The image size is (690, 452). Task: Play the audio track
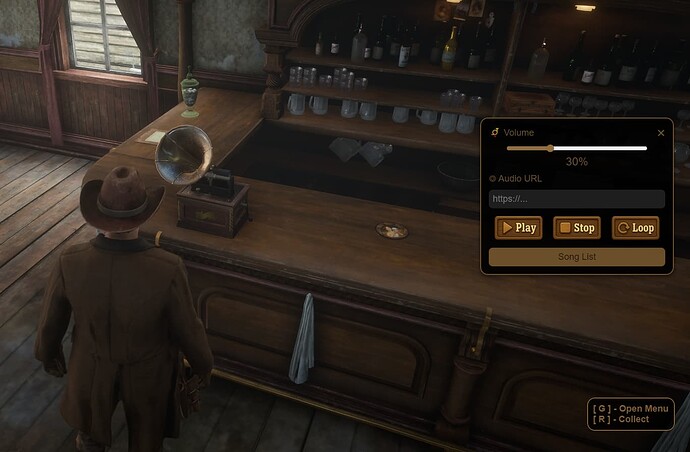[x=518, y=228]
